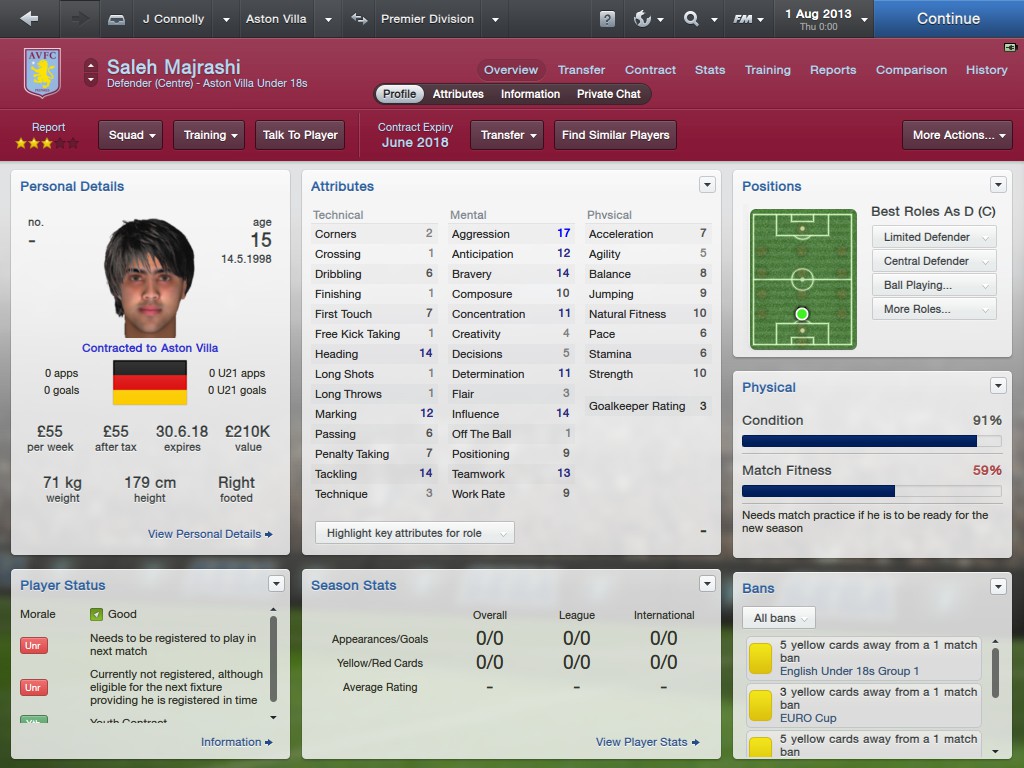Follow the View Personal Details link
This screenshot has height=768, width=1024.
[210, 534]
